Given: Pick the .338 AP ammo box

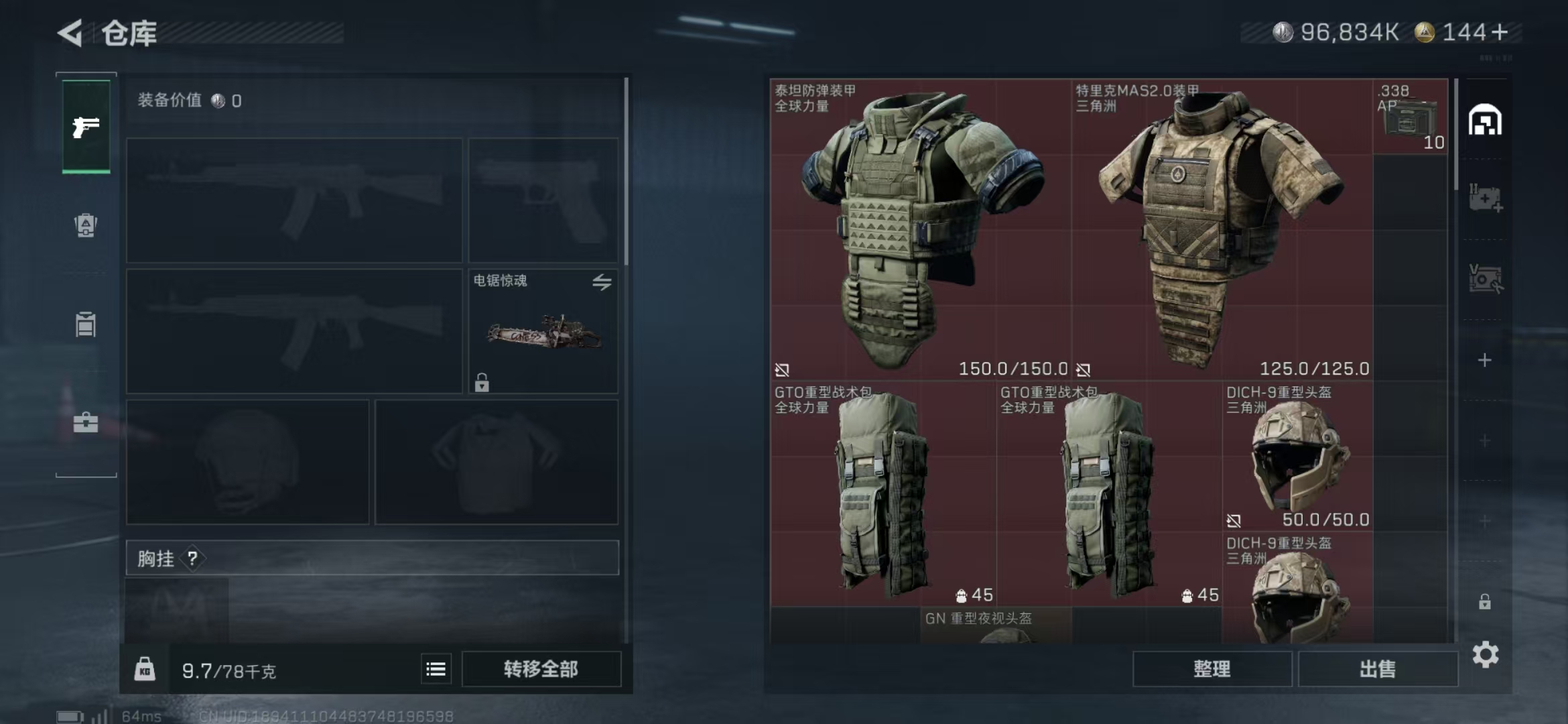Looking at the screenshot, I should tap(1410, 117).
